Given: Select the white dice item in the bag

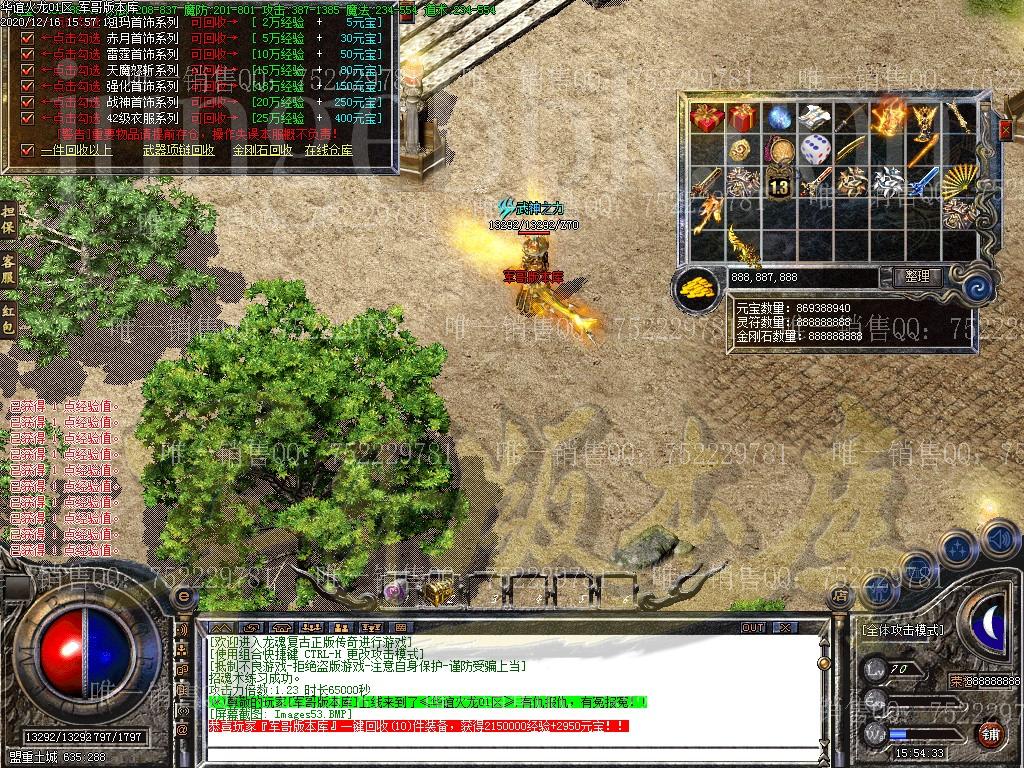Looking at the screenshot, I should (x=816, y=149).
